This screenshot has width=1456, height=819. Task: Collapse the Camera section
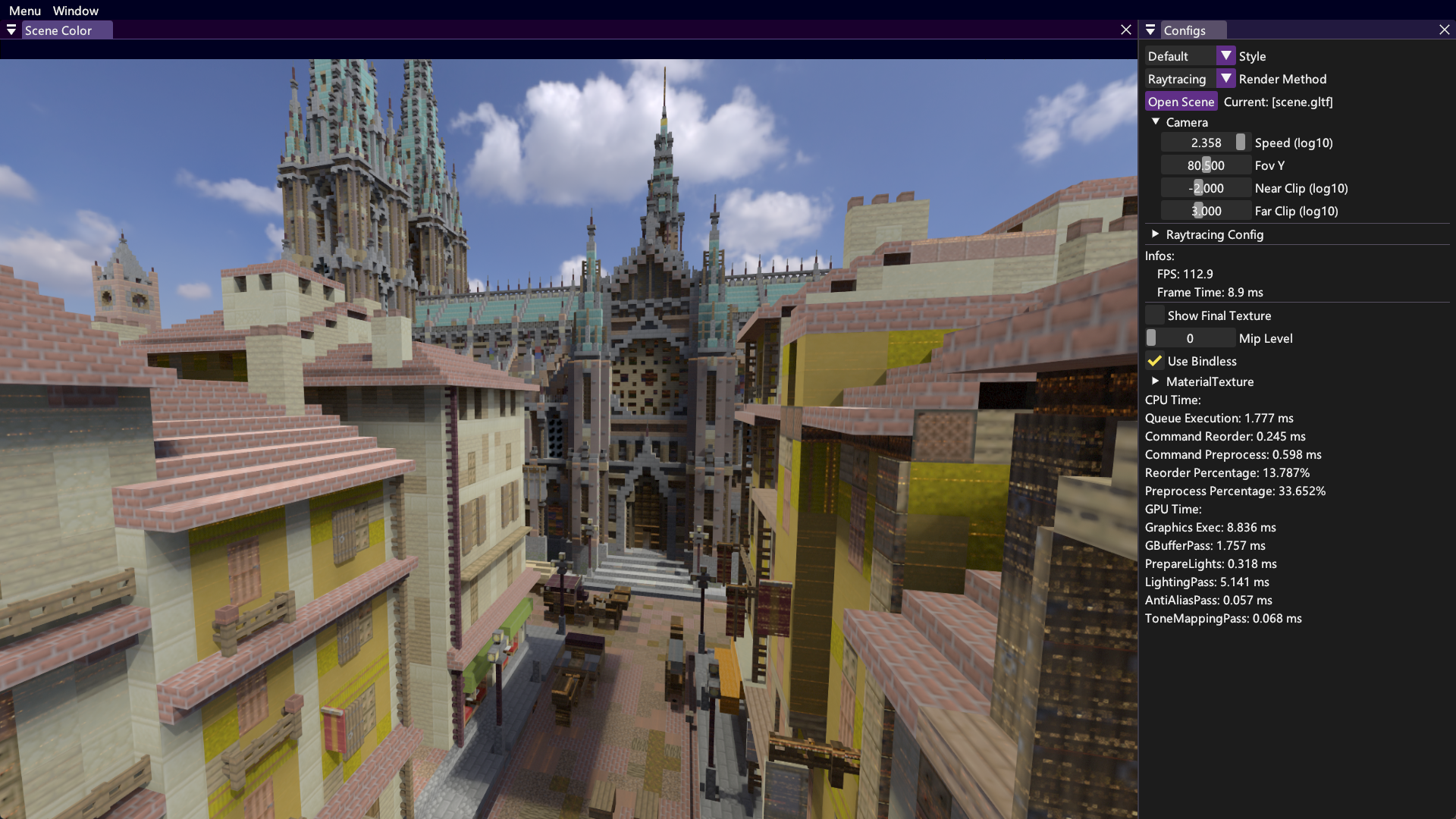[1156, 122]
